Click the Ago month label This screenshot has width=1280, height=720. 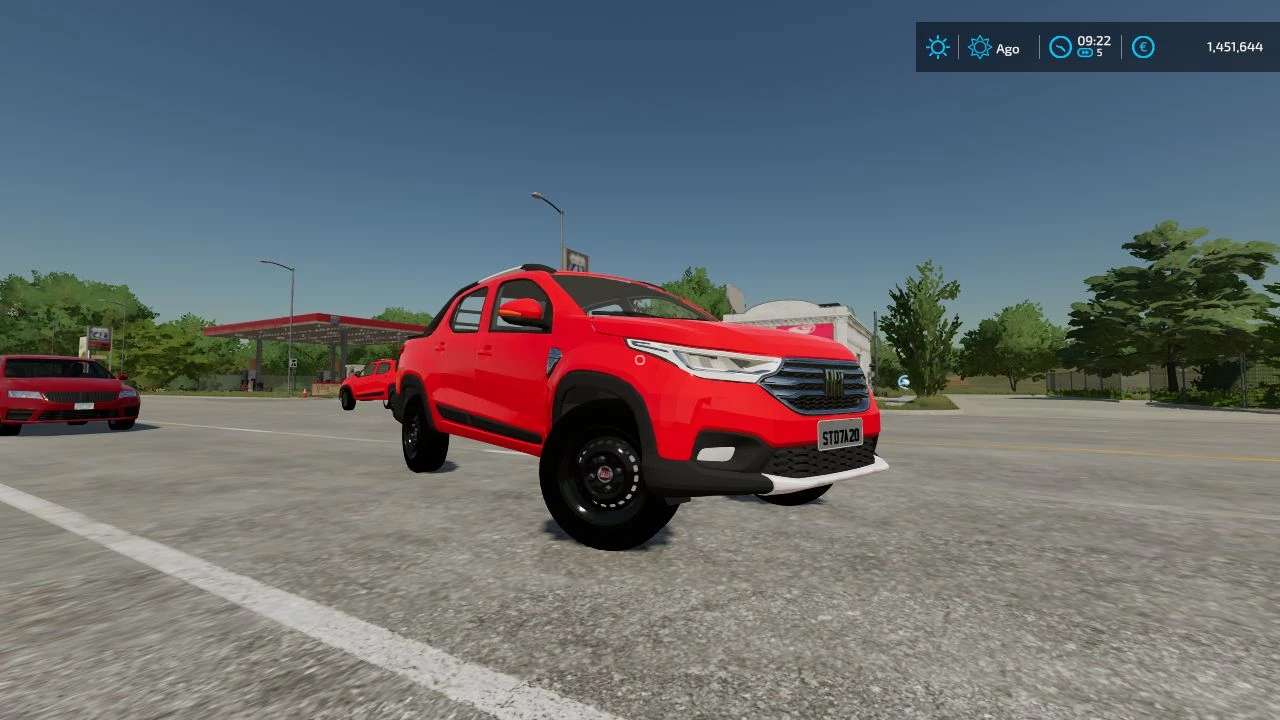click(x=1006, y=48)
